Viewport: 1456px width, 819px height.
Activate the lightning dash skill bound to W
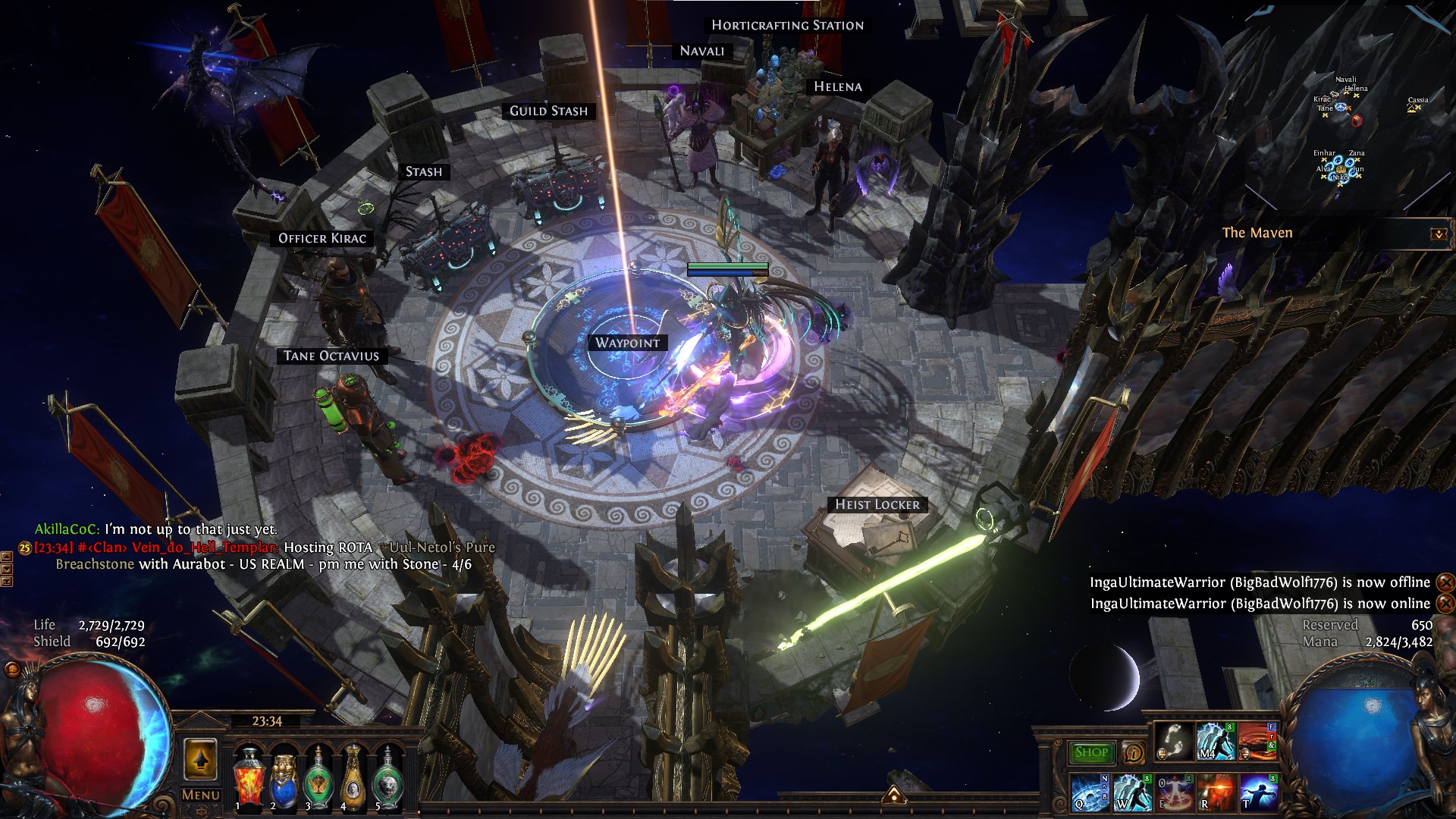1131,792
